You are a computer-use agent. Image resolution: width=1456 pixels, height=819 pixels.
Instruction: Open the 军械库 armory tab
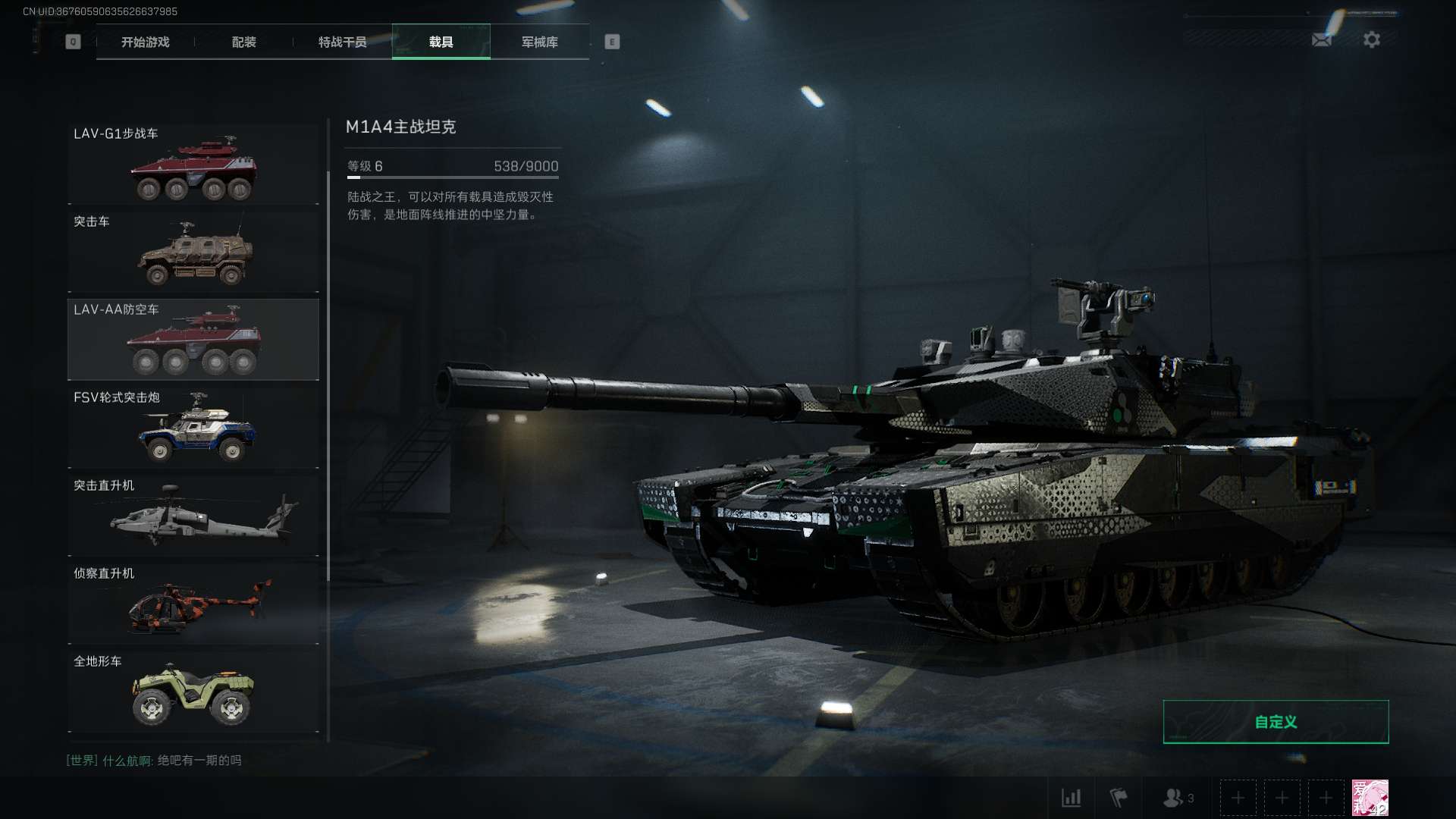(x=539, y=42)
